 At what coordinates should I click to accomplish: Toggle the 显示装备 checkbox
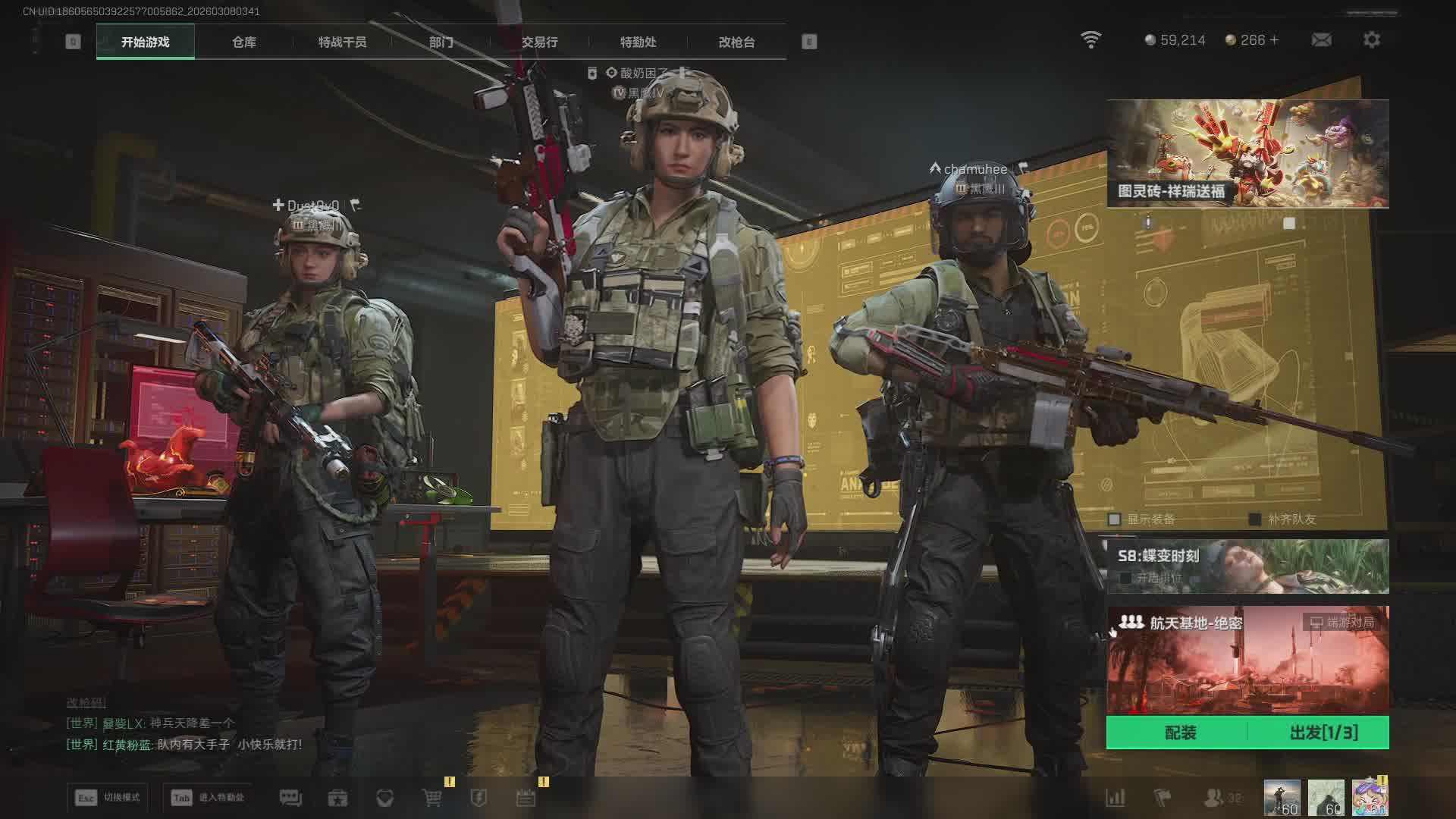(x=1114, y=519)
